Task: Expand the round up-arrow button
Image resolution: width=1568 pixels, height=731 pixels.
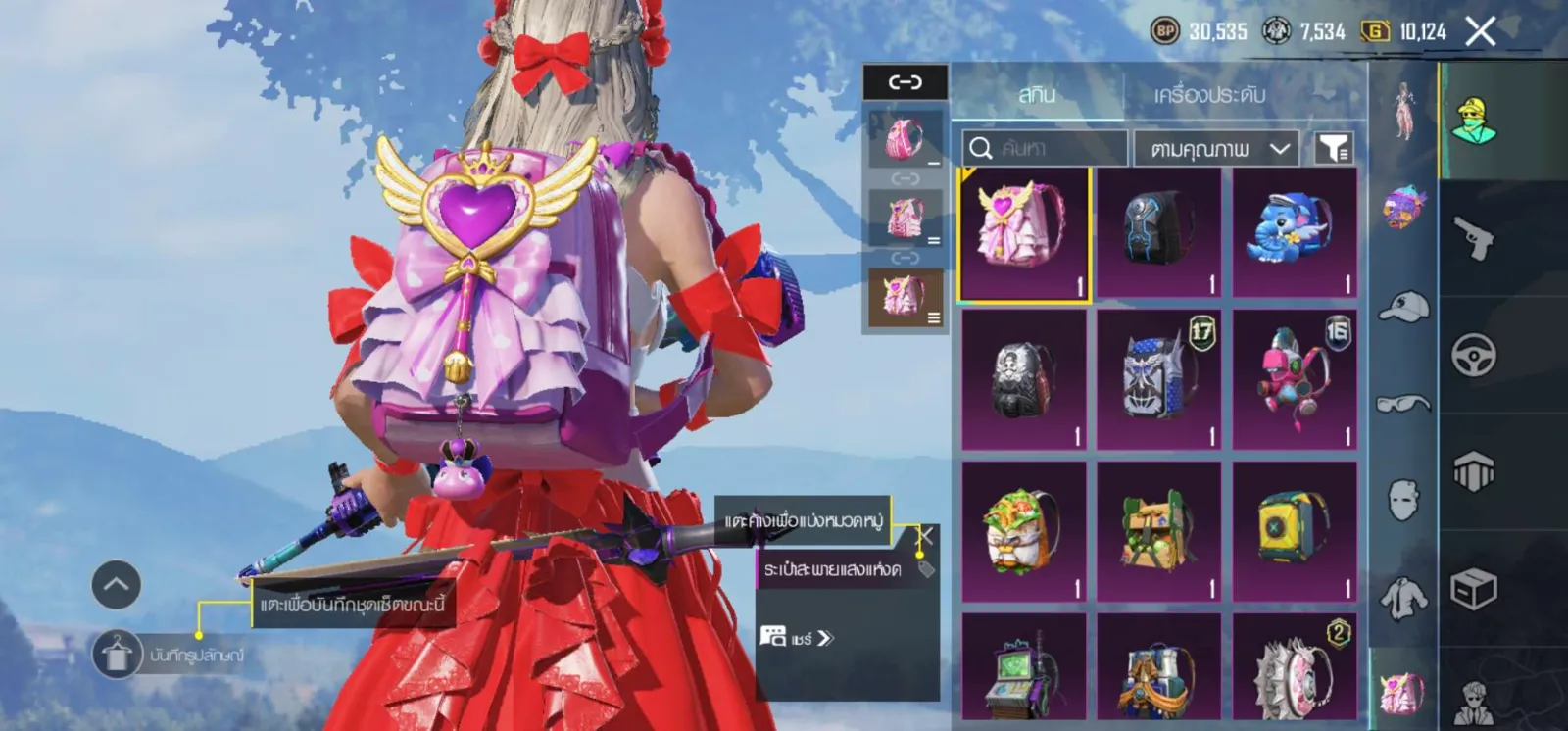Action: point(116,585)
